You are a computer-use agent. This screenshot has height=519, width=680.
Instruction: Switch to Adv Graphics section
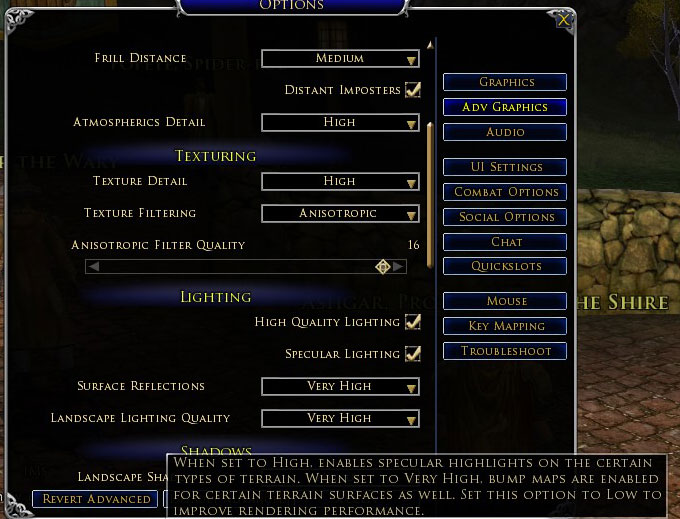[x=505, y=107]
